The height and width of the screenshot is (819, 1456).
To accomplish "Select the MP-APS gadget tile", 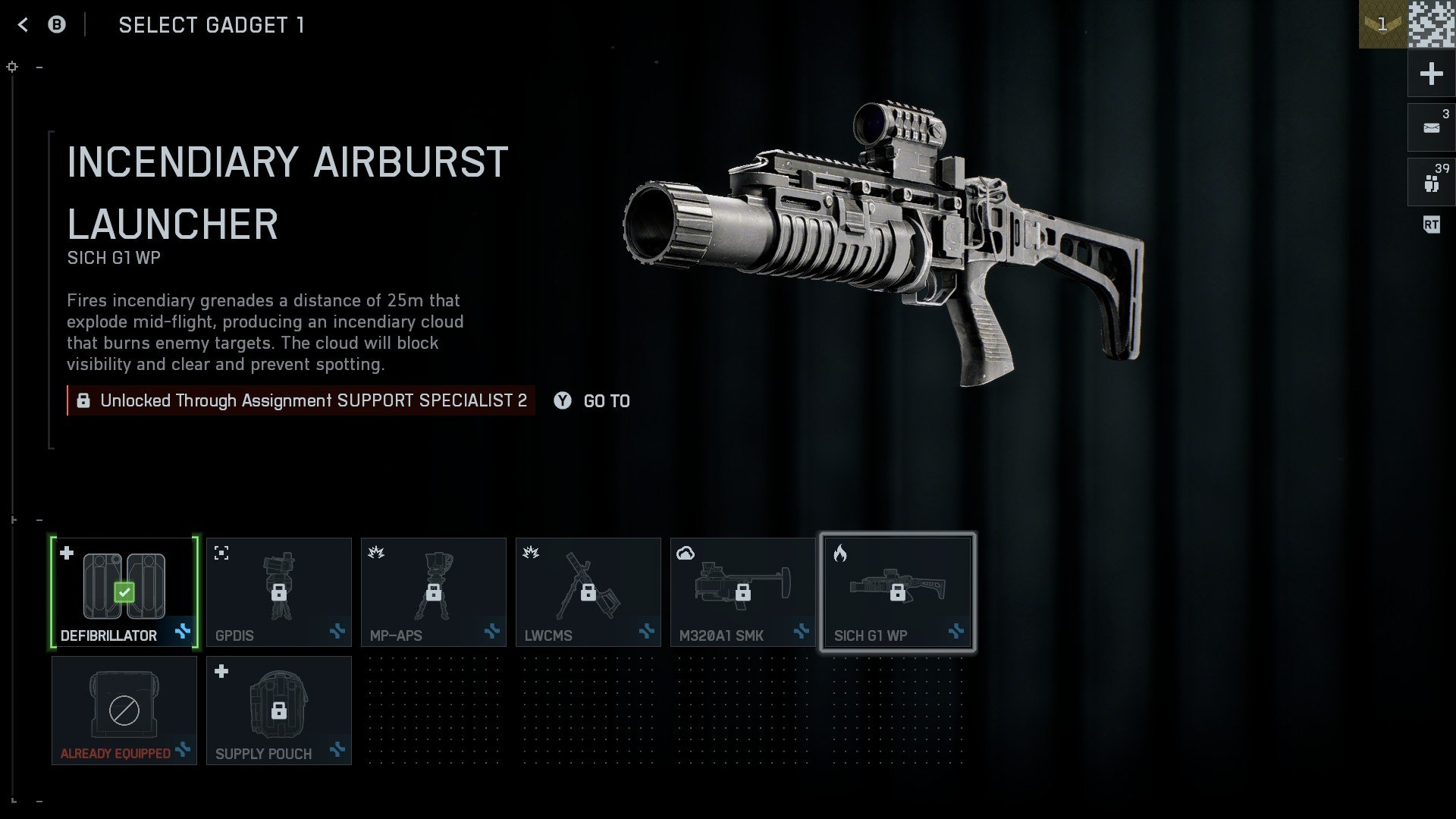I will coord(433,591).
